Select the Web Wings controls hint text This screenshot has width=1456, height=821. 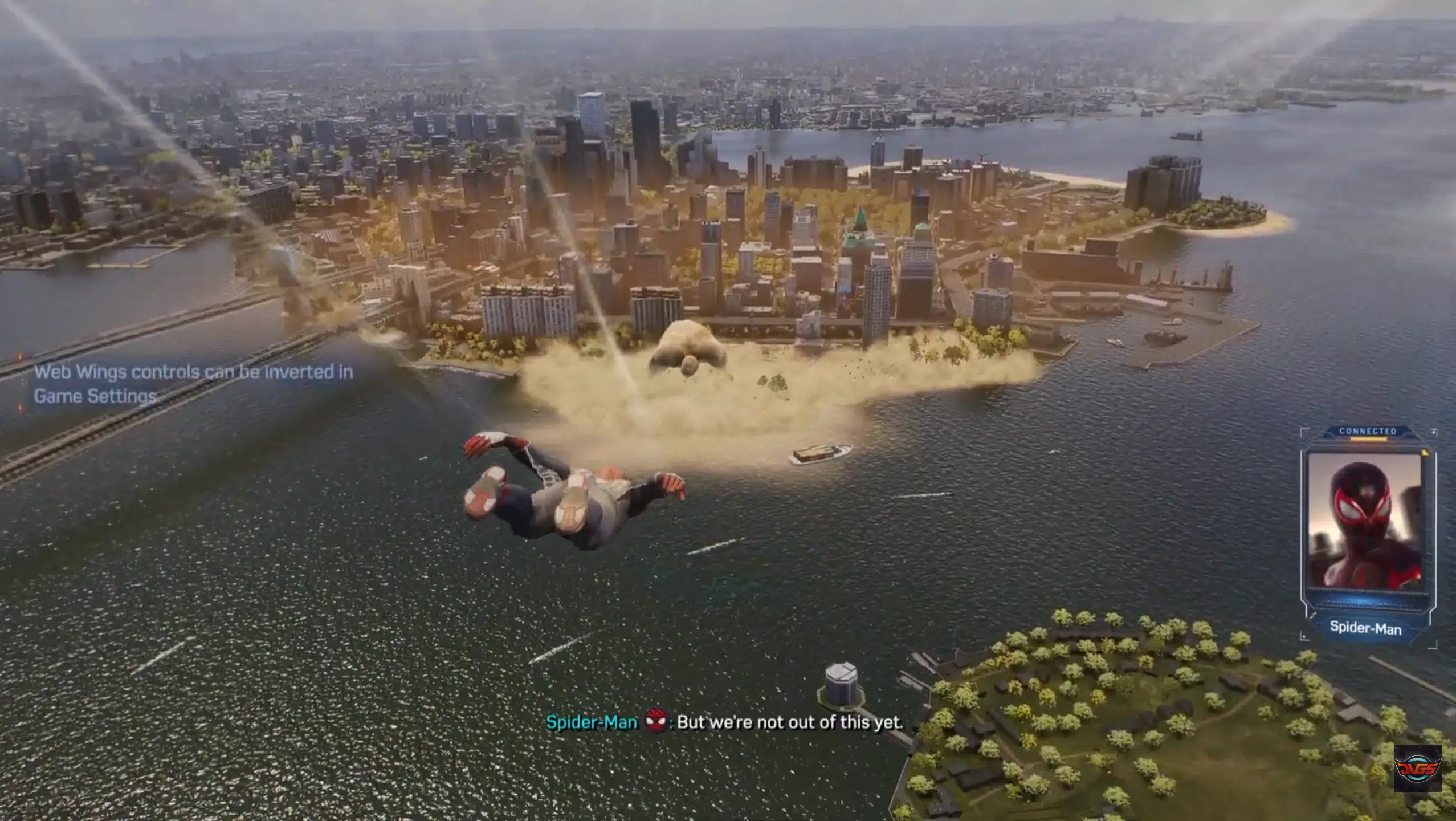pyautogui.click(x=193, y=384)
